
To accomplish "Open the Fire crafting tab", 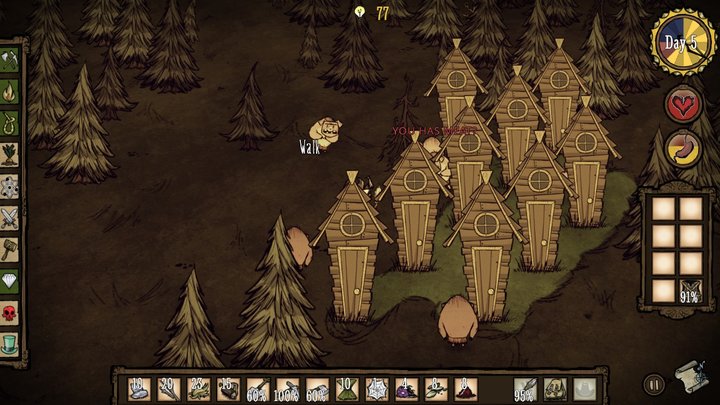I will click(x=10, y=91).
